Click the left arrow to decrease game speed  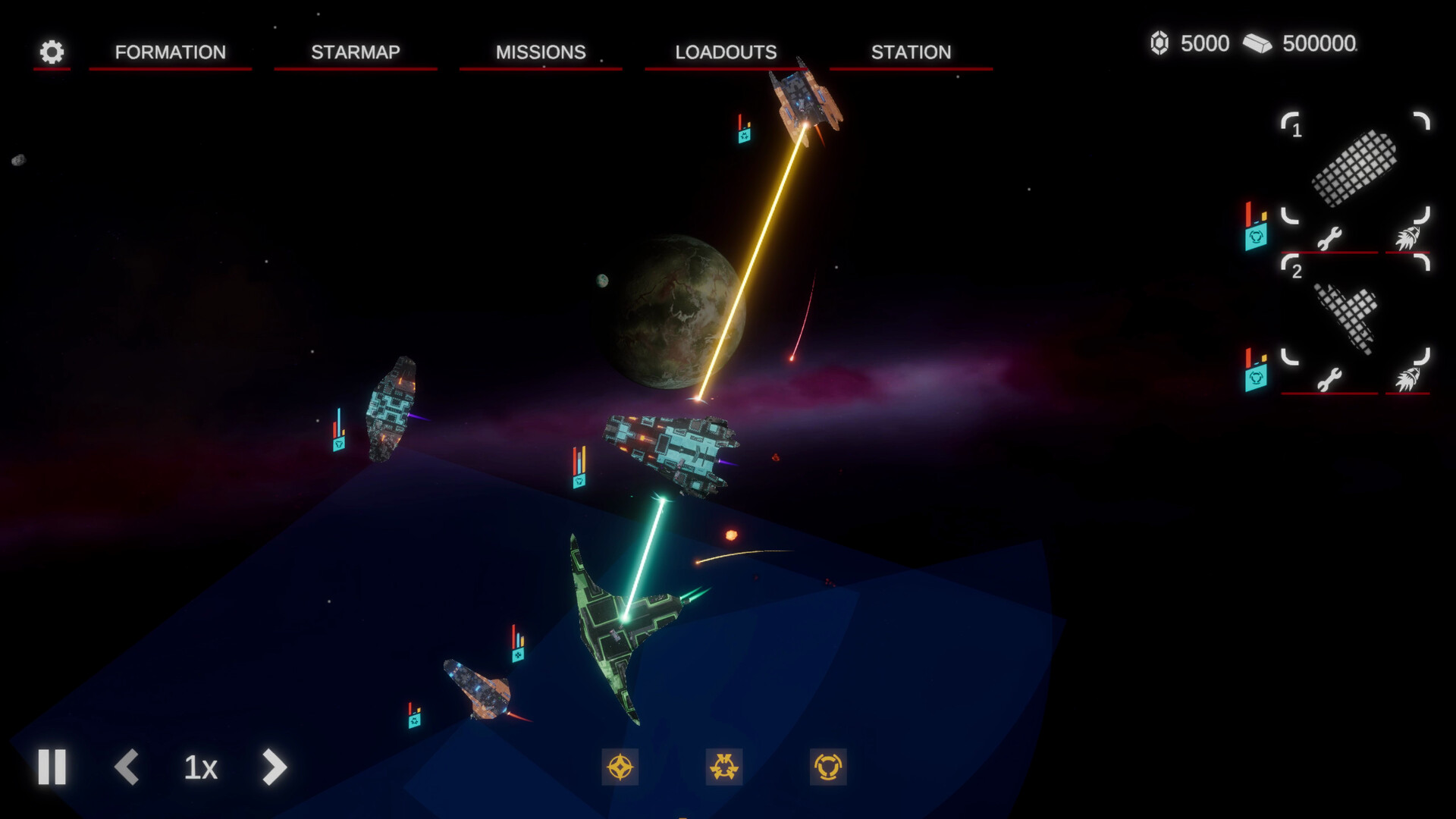click(127, 768)
